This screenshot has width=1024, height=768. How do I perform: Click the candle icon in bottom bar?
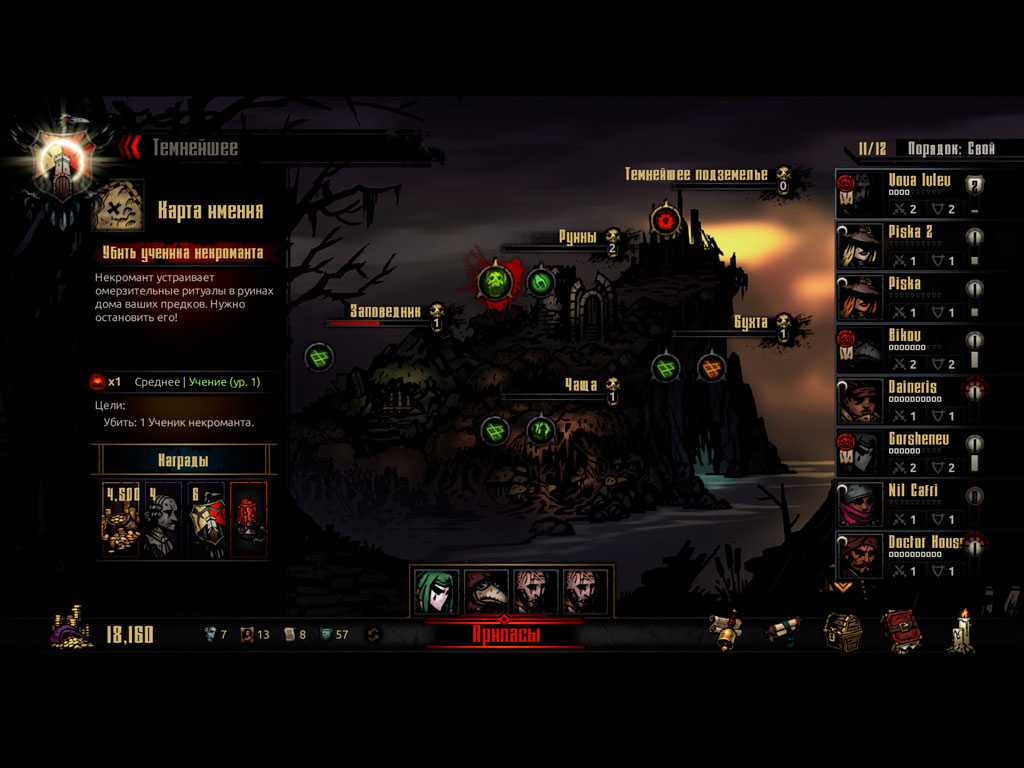click(963, 632)
